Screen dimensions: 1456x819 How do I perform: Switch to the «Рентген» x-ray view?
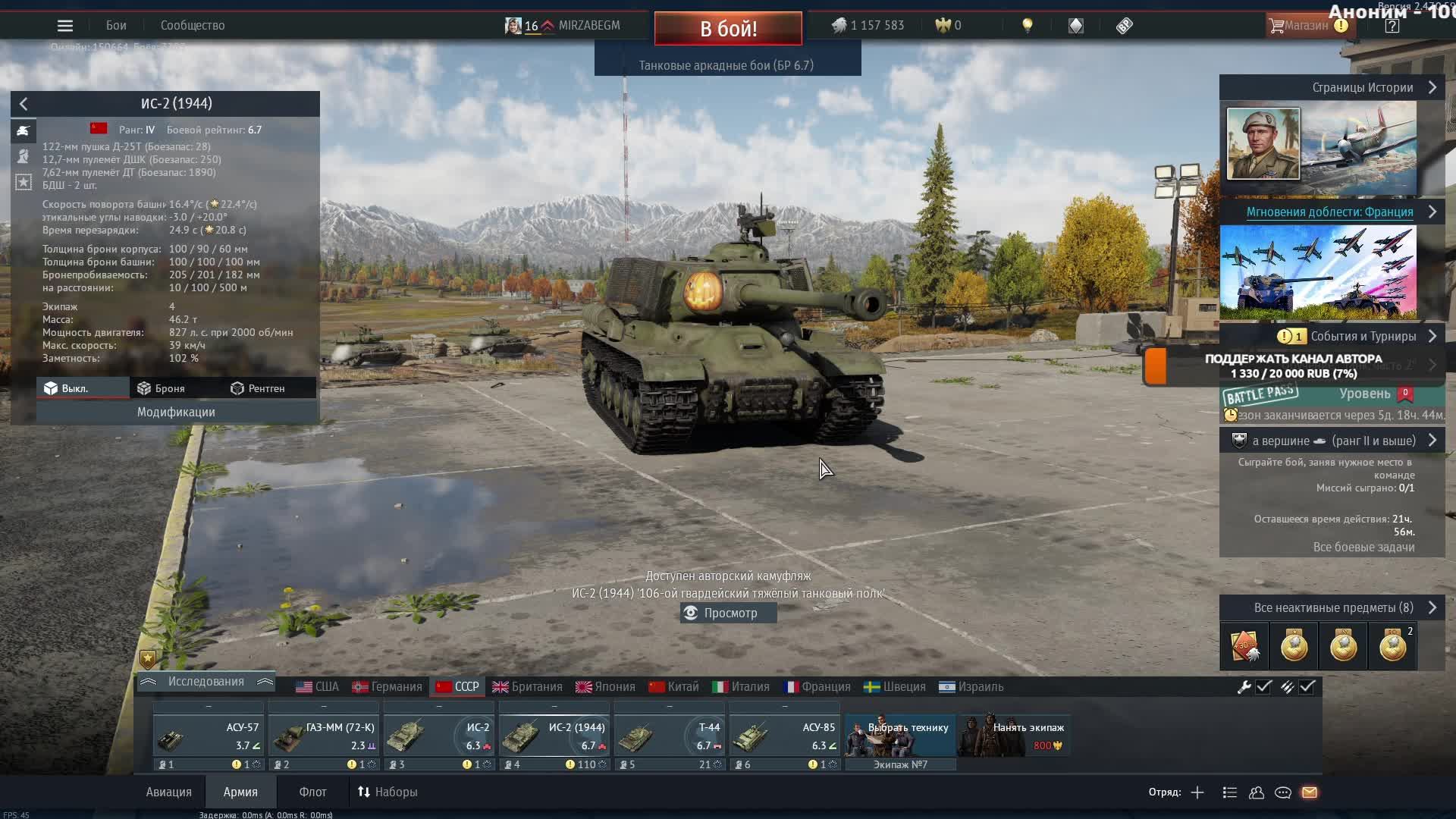[x=258, y=388]
